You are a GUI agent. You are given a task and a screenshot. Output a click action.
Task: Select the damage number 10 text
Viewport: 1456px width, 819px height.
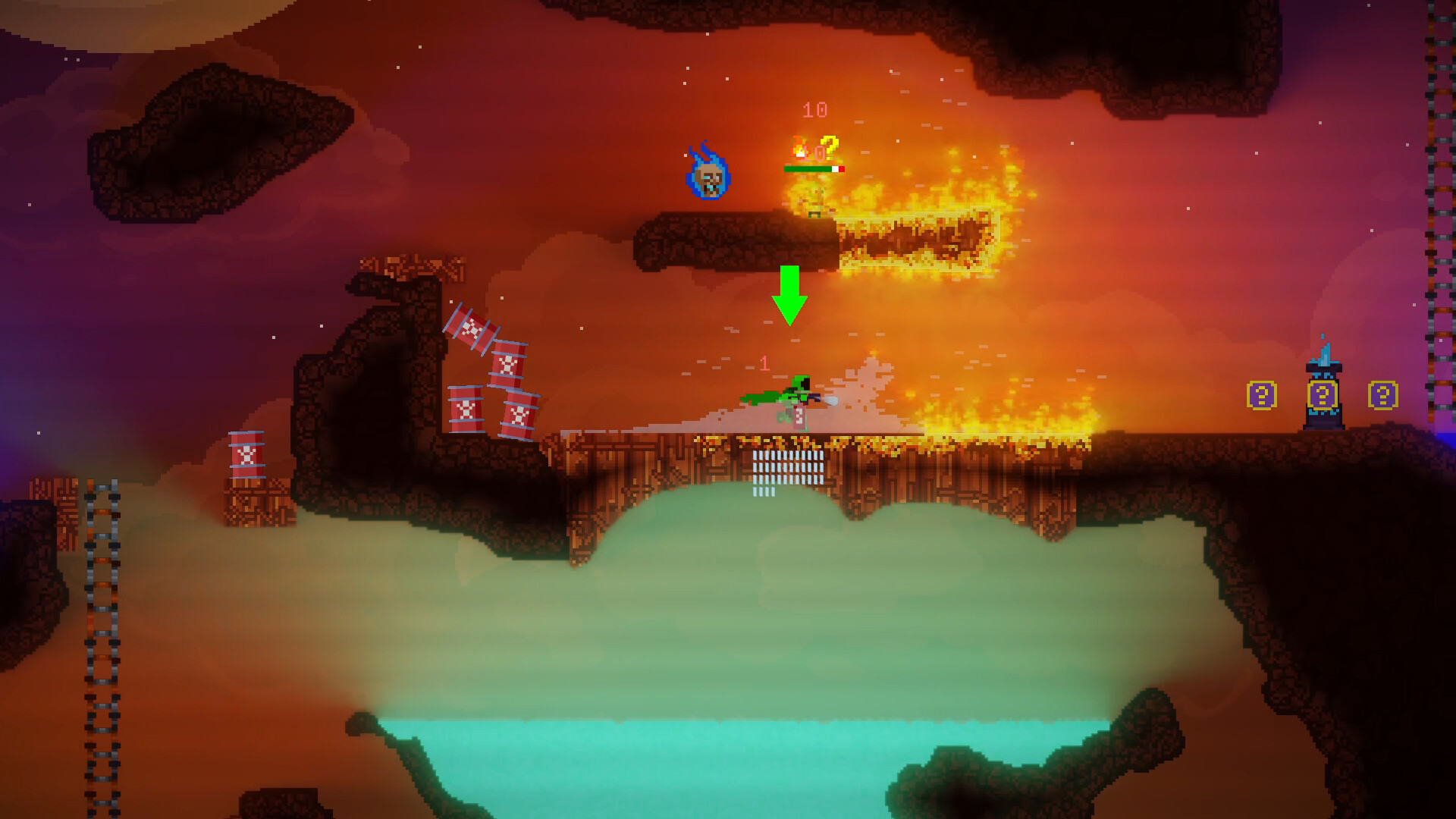(x=814, y=110)
